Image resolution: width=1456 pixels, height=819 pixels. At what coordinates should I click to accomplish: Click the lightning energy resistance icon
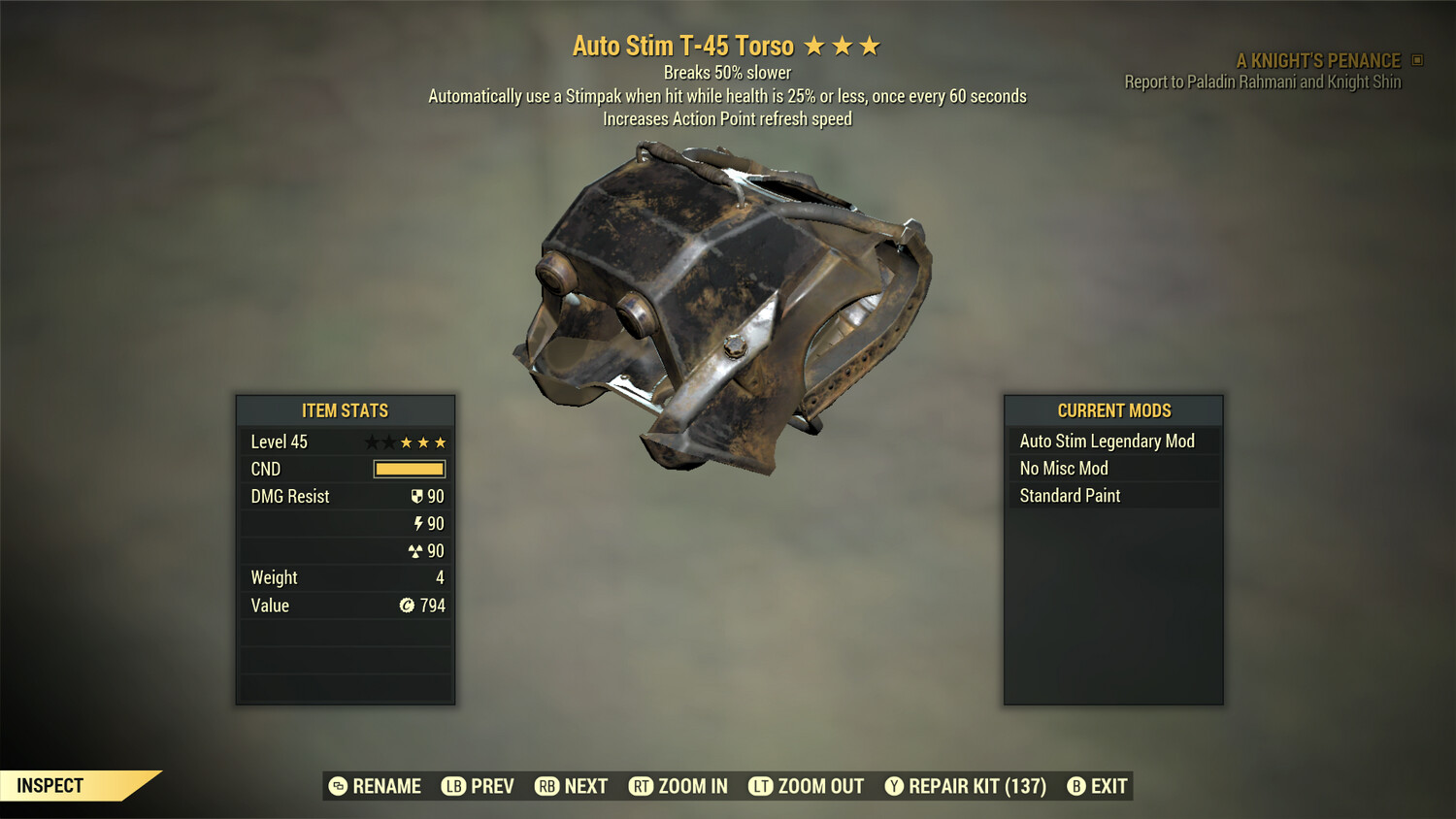coord(419,523)
